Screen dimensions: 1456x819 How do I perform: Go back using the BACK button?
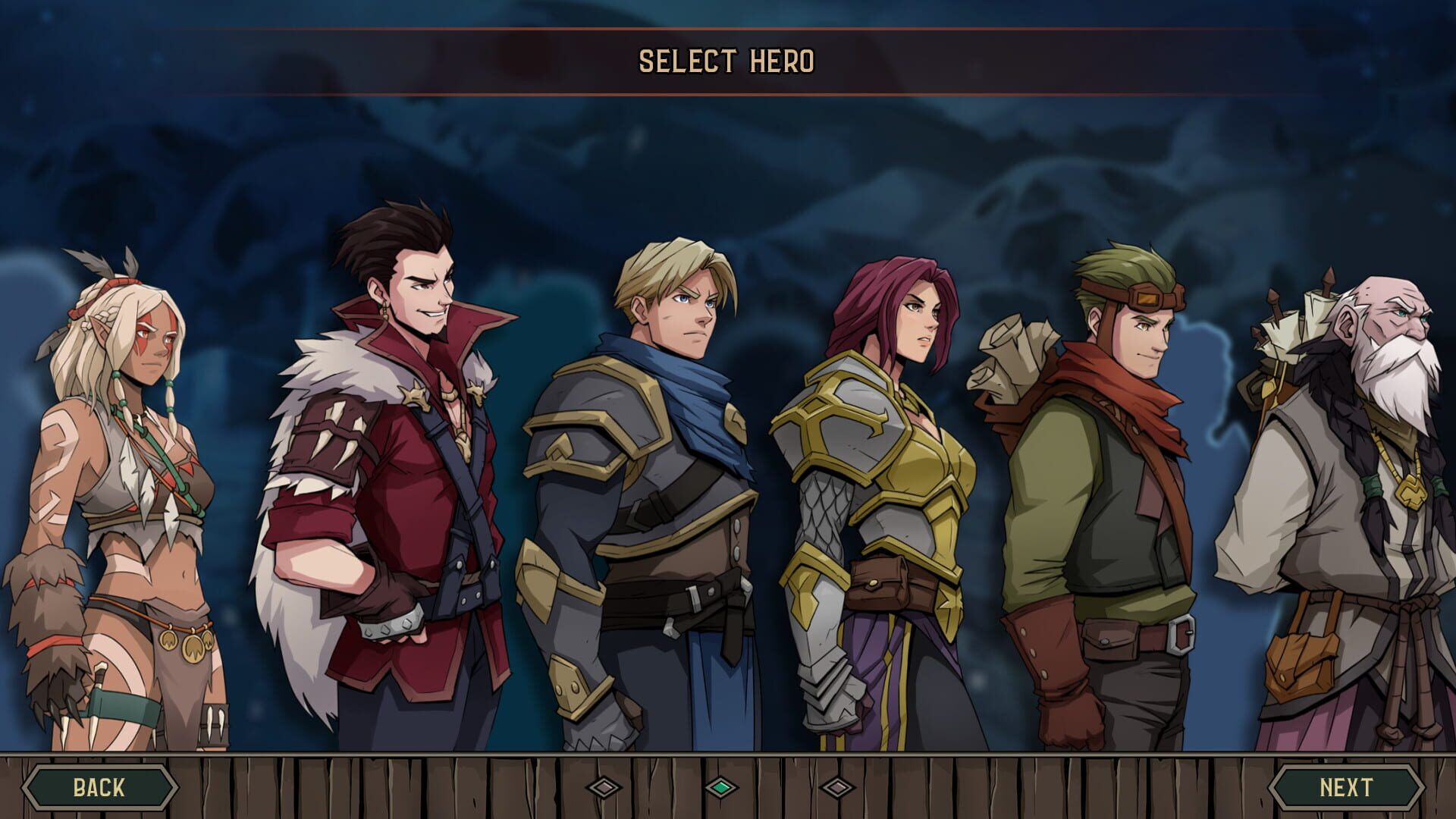[99, 789]
